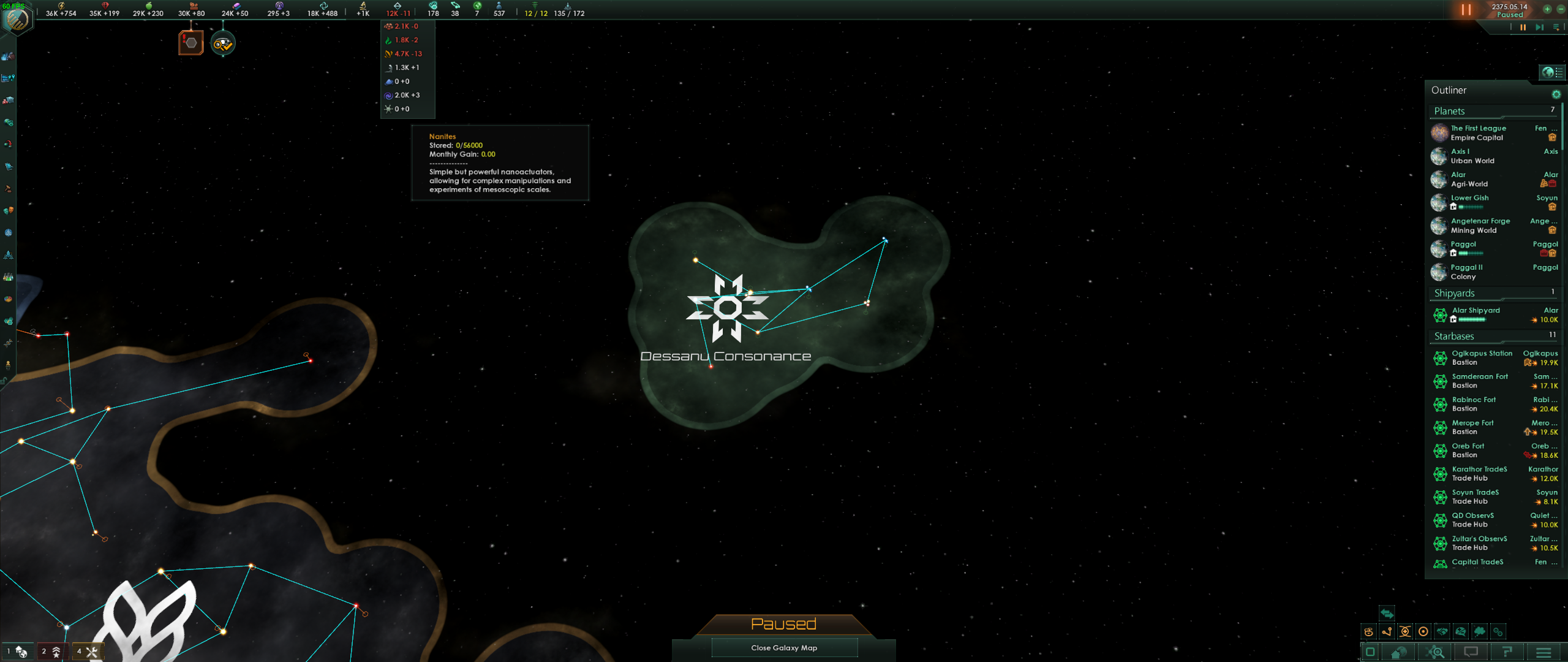Image resolution: width=1568 pixels, height=662 pixels.
Task: Select Oglkapus Station bastion starbase
Action: click(1481, 358)
